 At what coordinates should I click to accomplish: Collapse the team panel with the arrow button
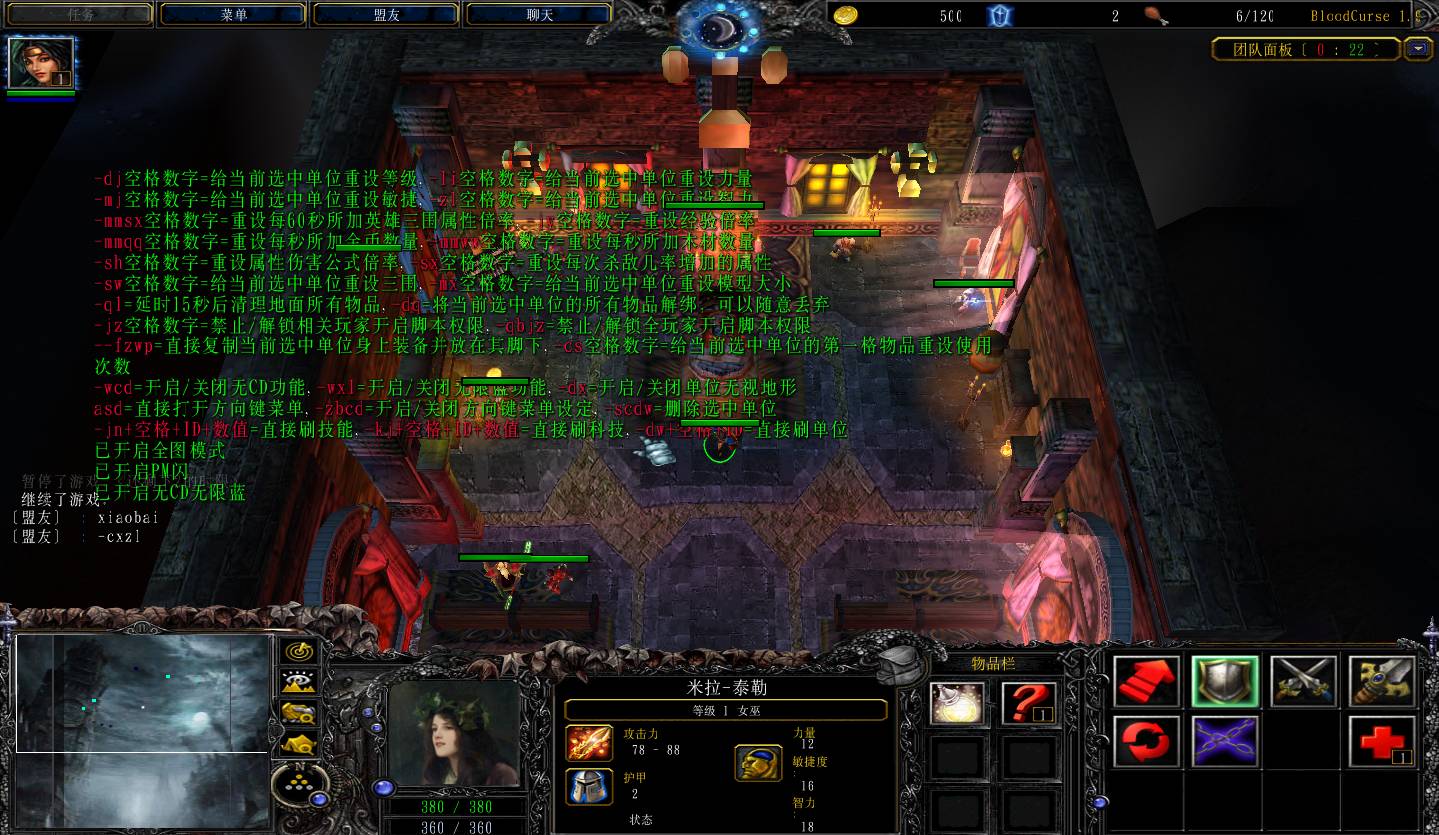pyautogui.click(x=1417, y=49)
